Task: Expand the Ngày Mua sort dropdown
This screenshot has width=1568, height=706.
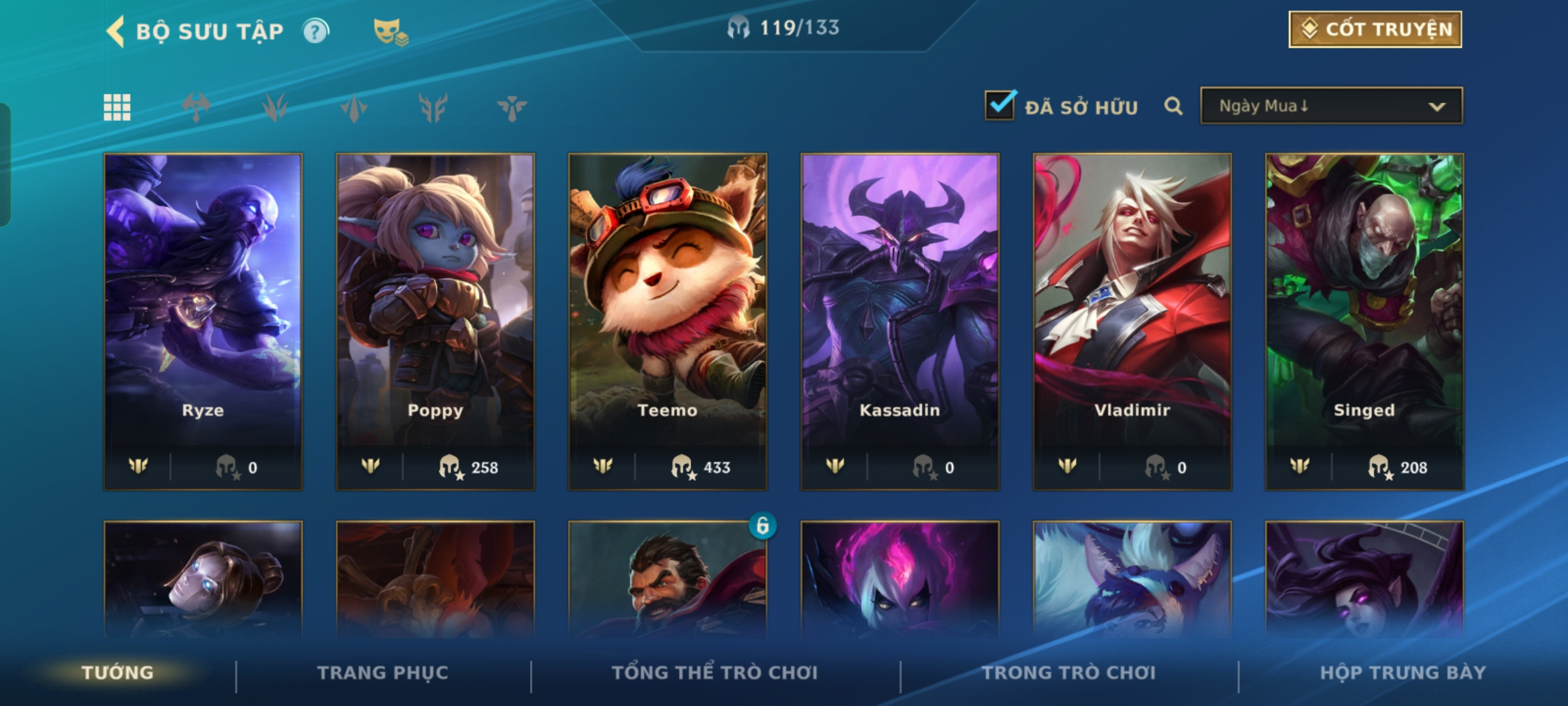Action: tap(1331, 106)
